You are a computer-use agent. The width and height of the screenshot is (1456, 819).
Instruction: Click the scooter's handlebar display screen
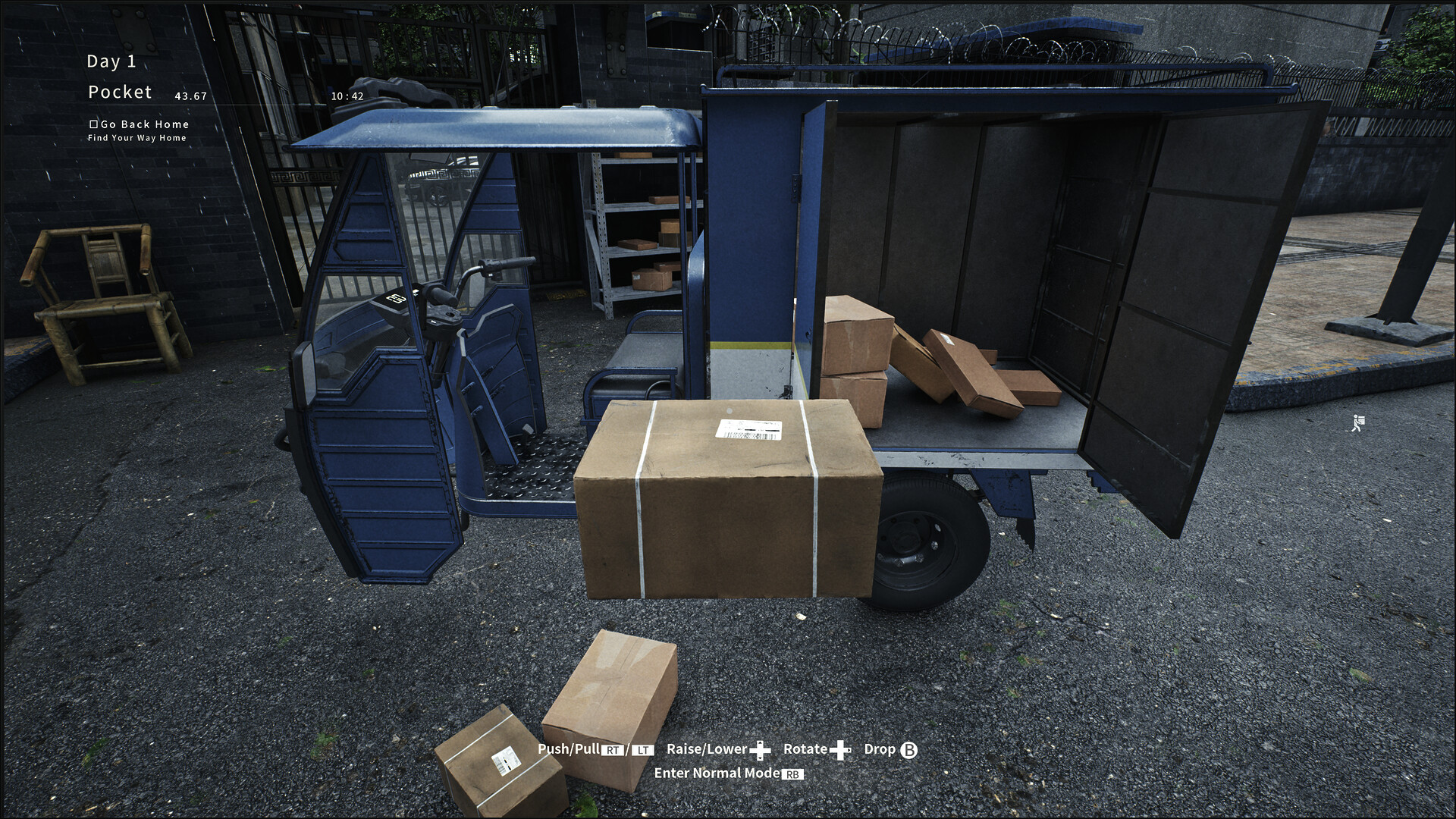click(x=394, y=299)
